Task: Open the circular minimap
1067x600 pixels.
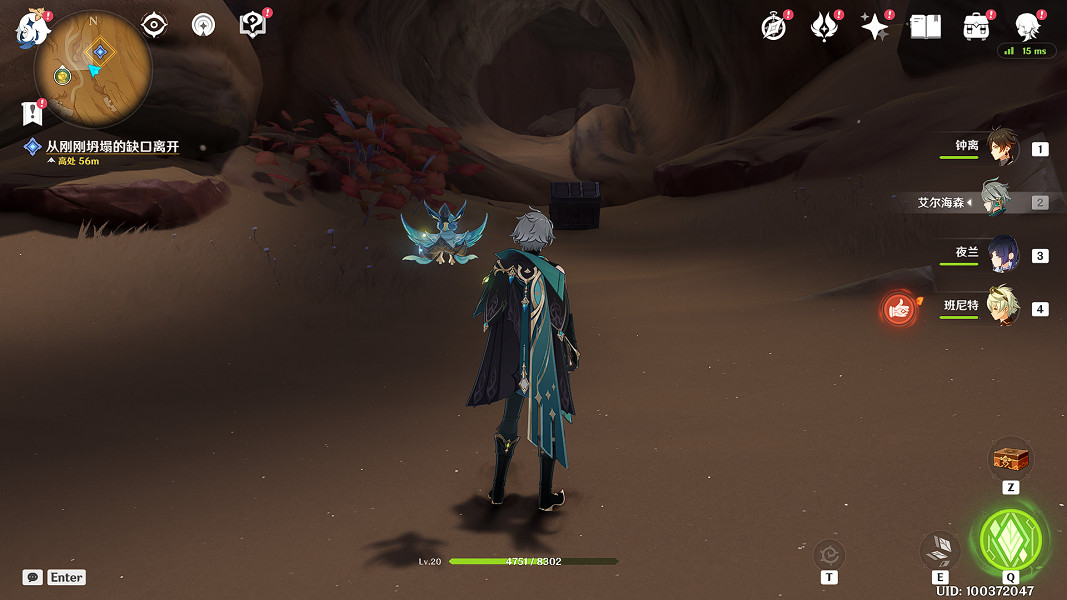Action: click(x=93, y=70)
